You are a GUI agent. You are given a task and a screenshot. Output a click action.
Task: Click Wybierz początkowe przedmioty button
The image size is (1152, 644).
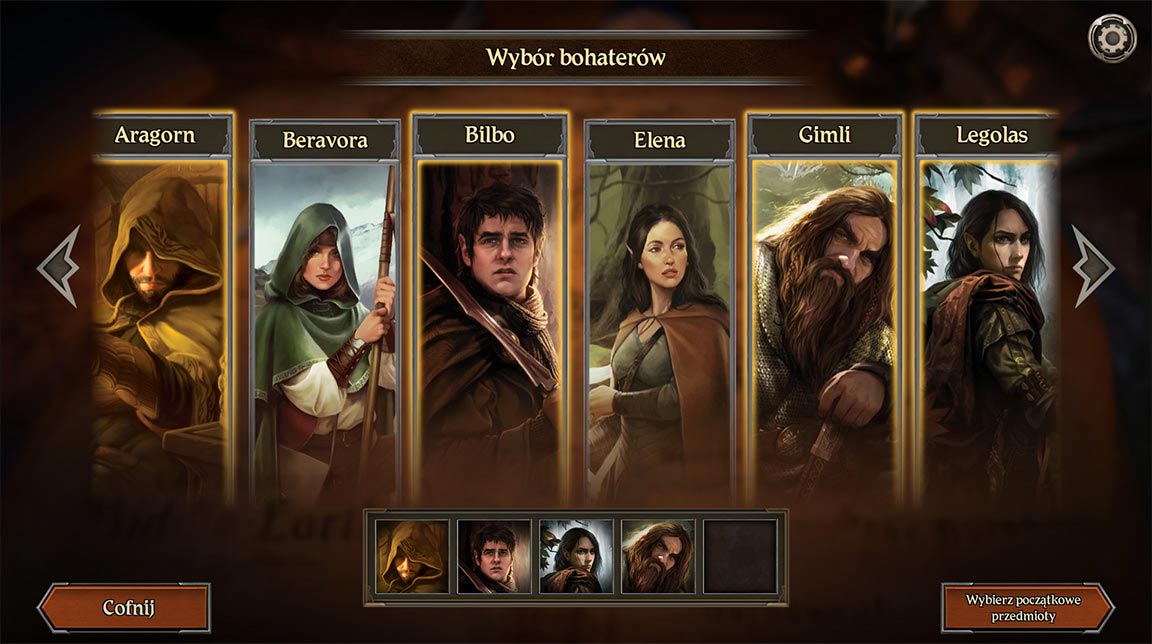coord(1027,608)
